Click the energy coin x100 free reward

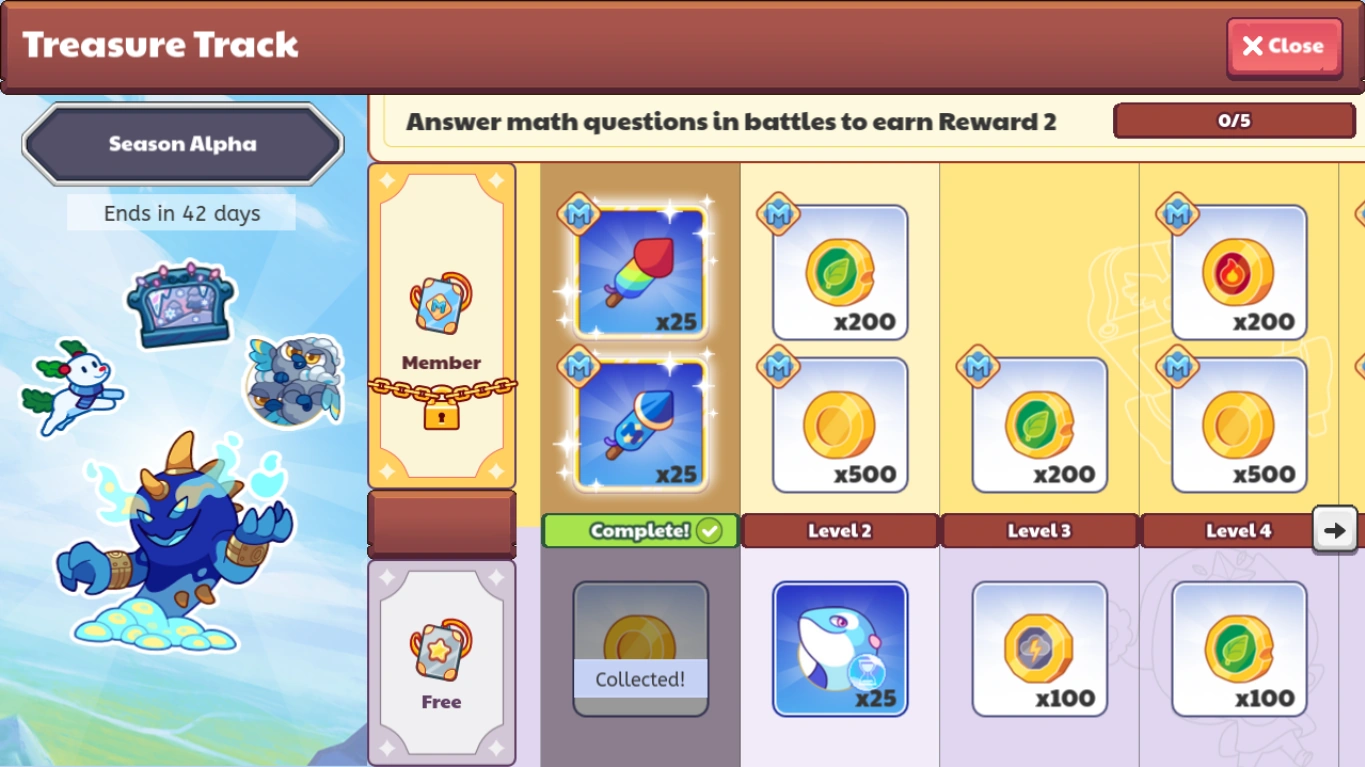click(1039, 648)
